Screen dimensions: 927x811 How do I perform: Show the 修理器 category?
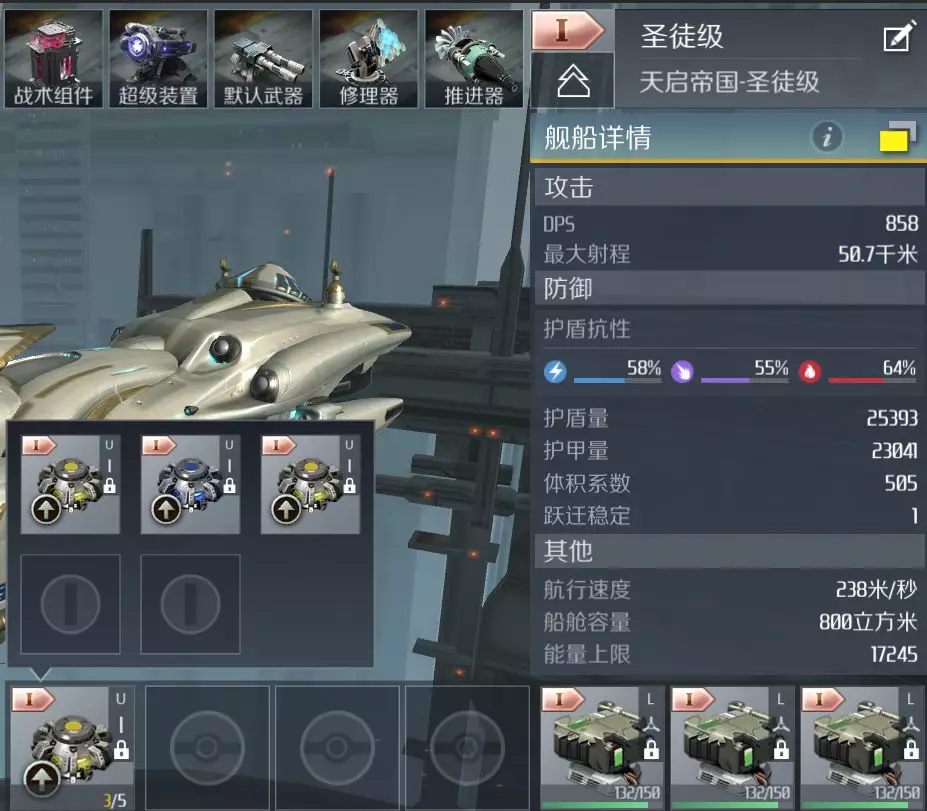coord(368,58)
